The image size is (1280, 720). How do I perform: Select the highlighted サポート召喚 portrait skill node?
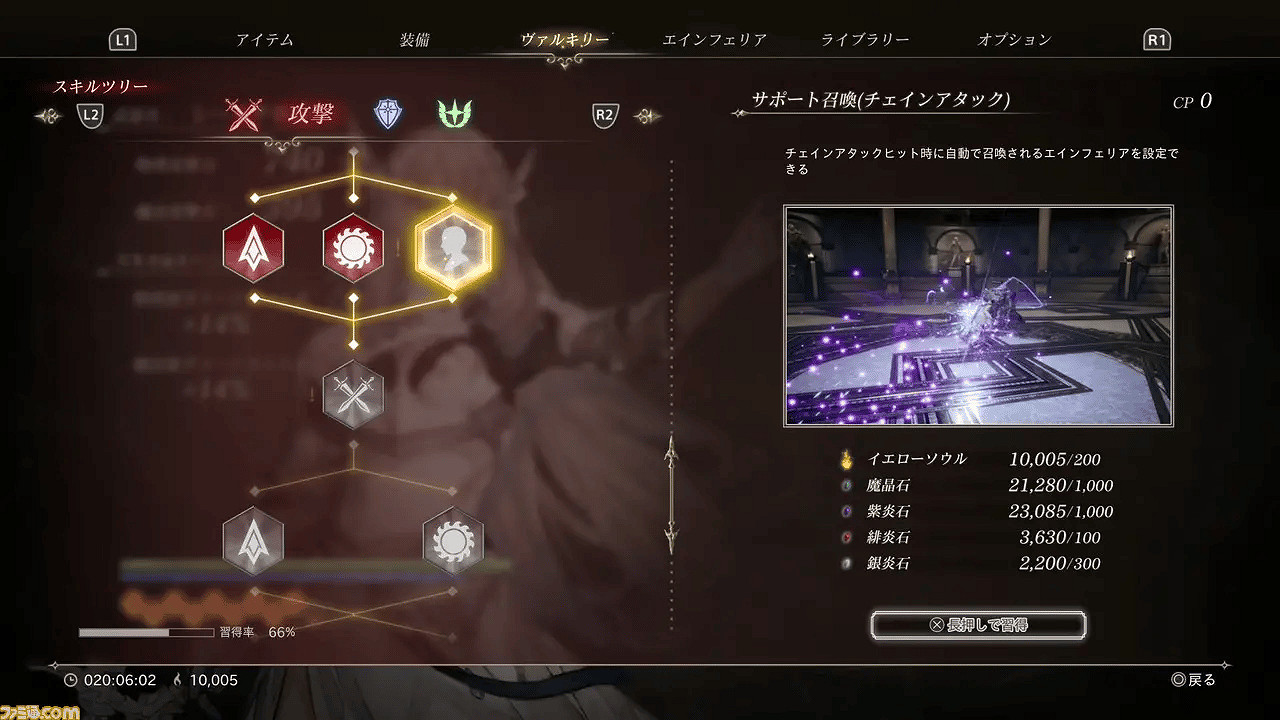[453, 246]
